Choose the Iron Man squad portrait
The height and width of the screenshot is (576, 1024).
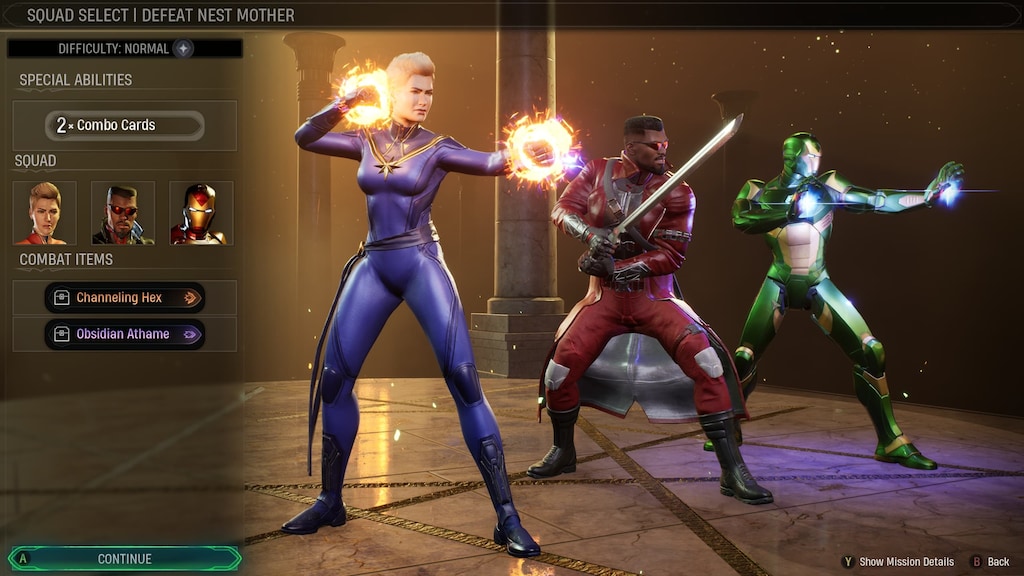coord(201,213)
